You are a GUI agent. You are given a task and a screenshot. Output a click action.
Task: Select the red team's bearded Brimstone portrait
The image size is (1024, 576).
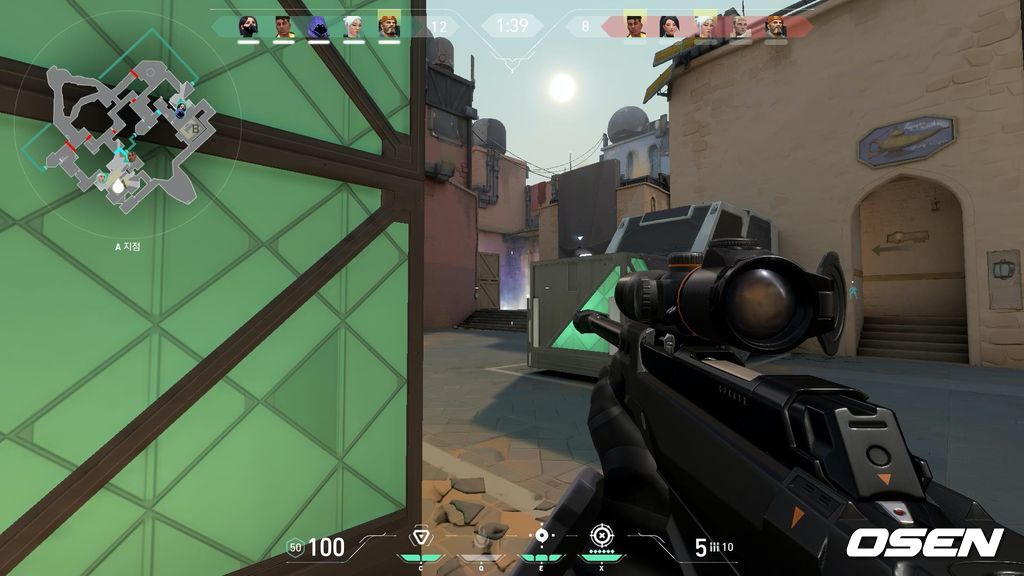(x=775, y=26)
